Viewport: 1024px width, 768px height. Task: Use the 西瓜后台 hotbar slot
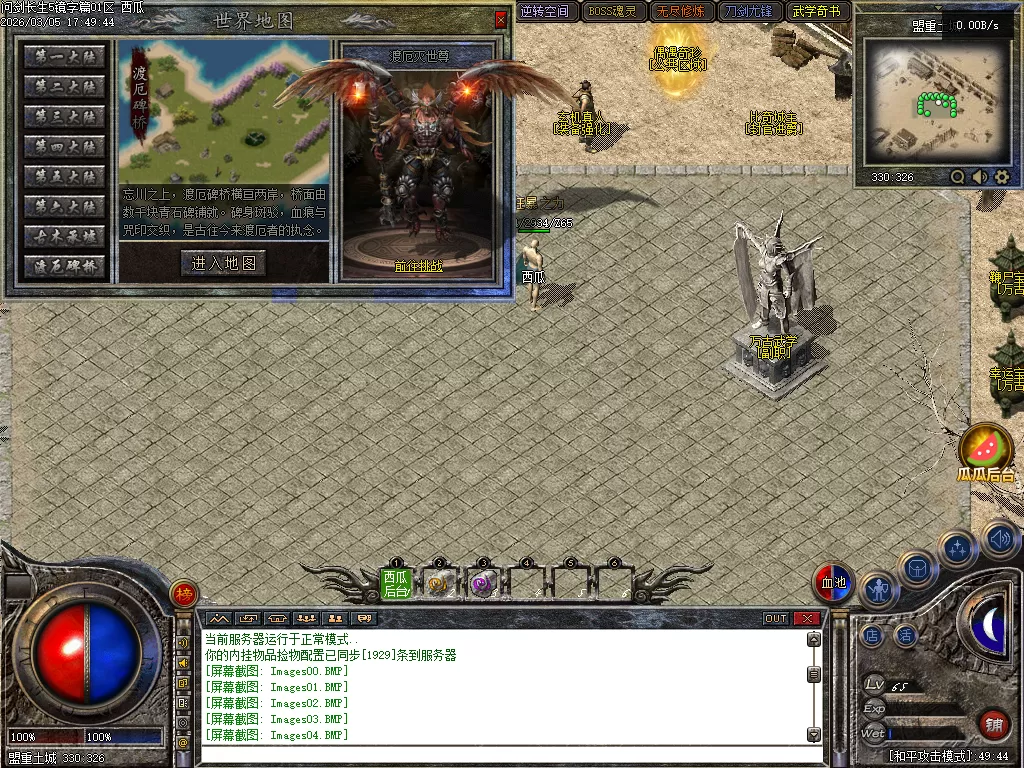tap(396, 582)
